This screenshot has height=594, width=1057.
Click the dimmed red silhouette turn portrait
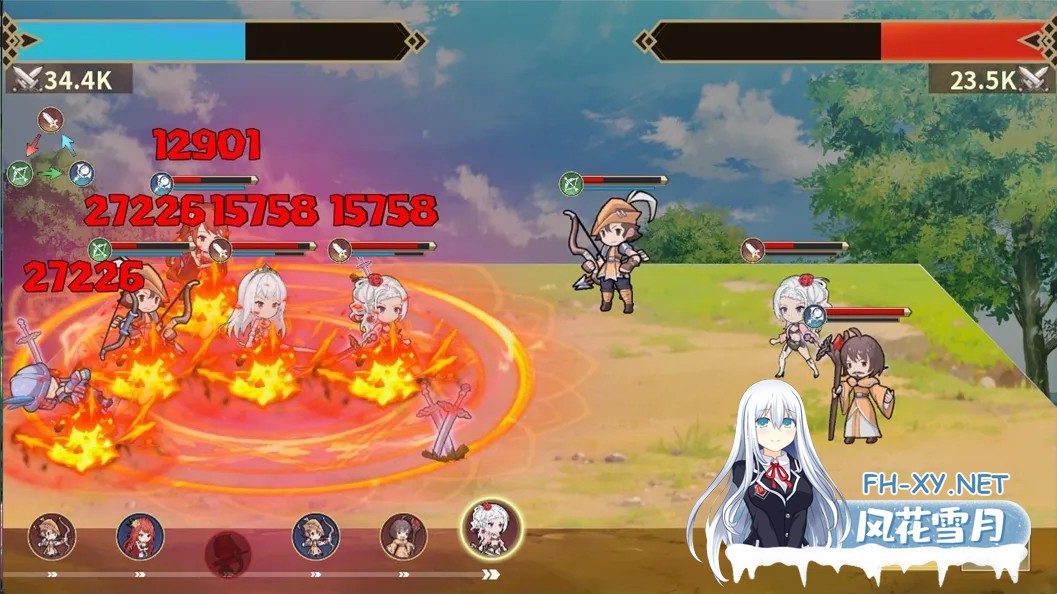click(x=228, y=553)
